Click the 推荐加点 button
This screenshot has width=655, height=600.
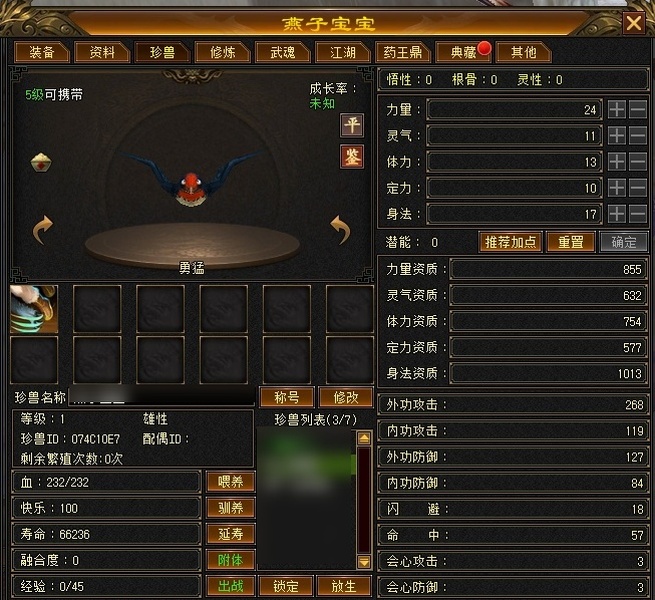pos(511,242)
